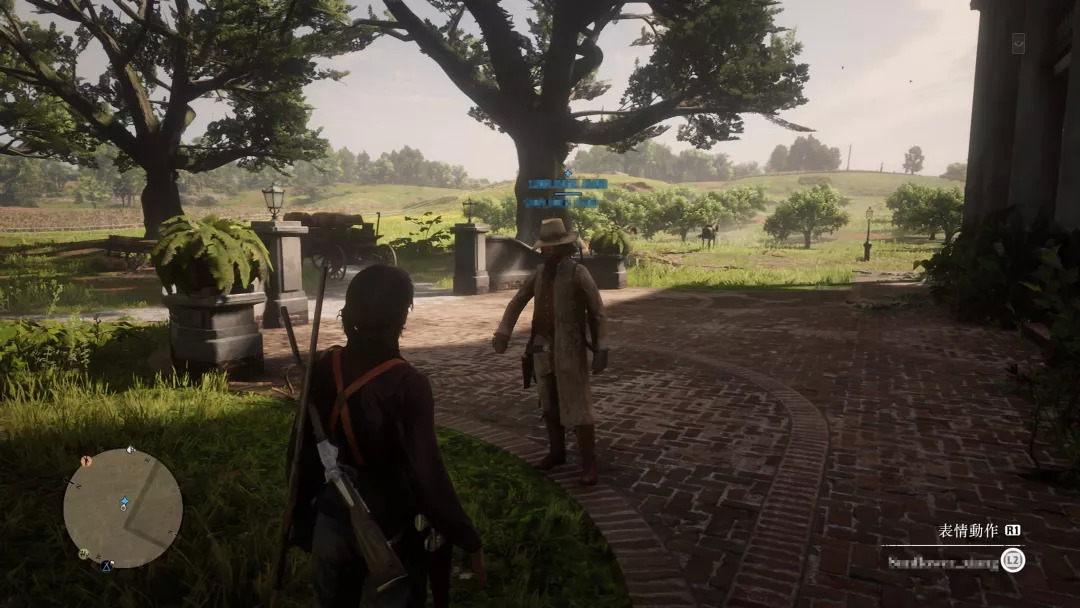Open the circular minimap
This screenshot has height=608, width=1080.
(123, 508)
